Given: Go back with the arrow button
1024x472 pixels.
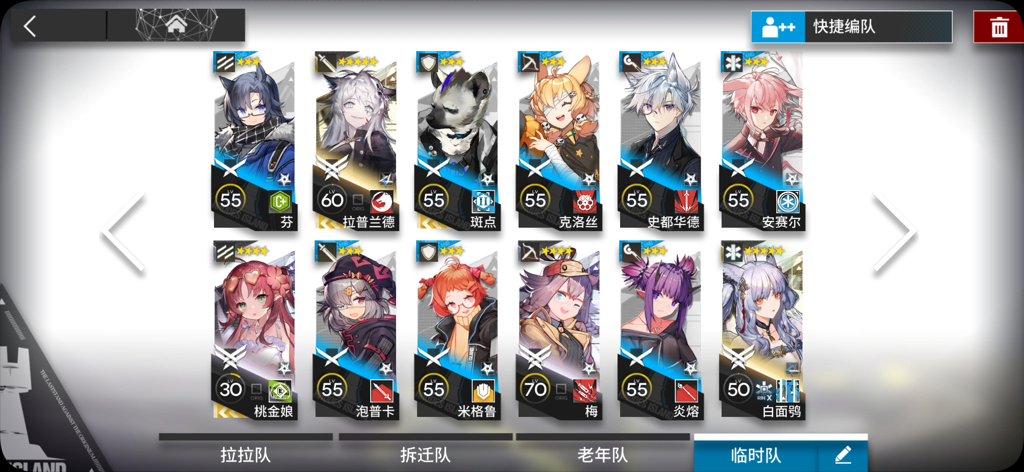Looking at the screenshot, I should pos(30,26).
